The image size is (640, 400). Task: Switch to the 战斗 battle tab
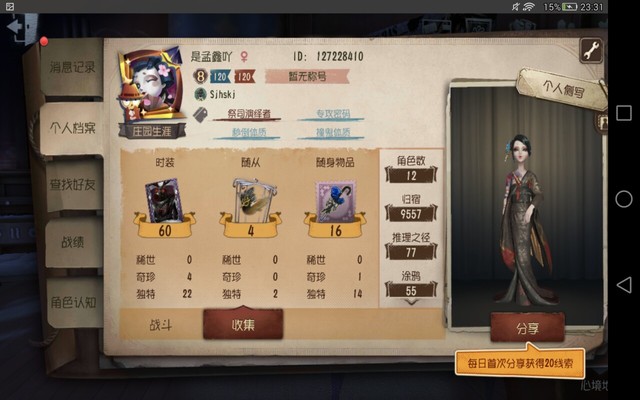point(162,323)
